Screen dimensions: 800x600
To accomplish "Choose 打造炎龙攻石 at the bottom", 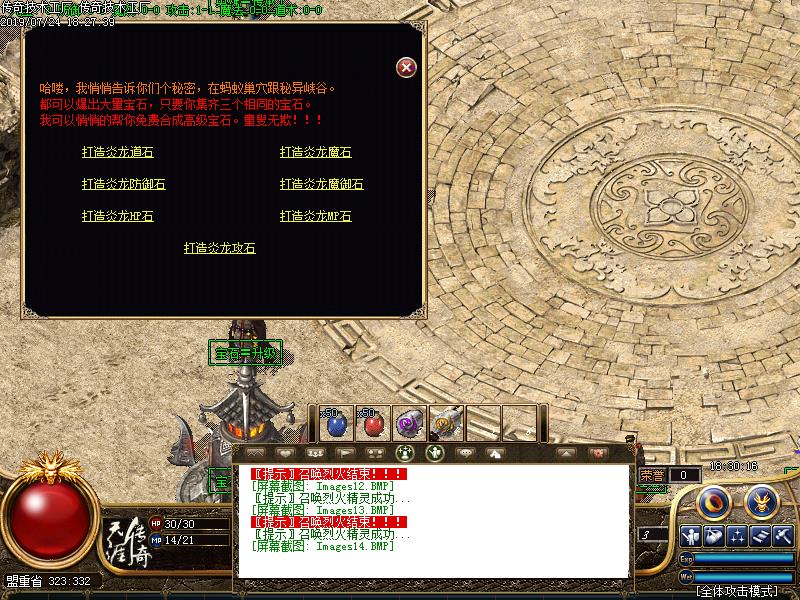I will 220,248.
